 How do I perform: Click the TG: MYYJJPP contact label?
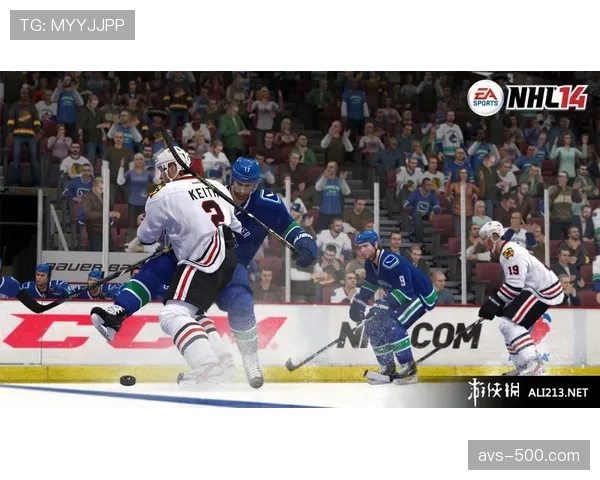click(x=72, y=24)
